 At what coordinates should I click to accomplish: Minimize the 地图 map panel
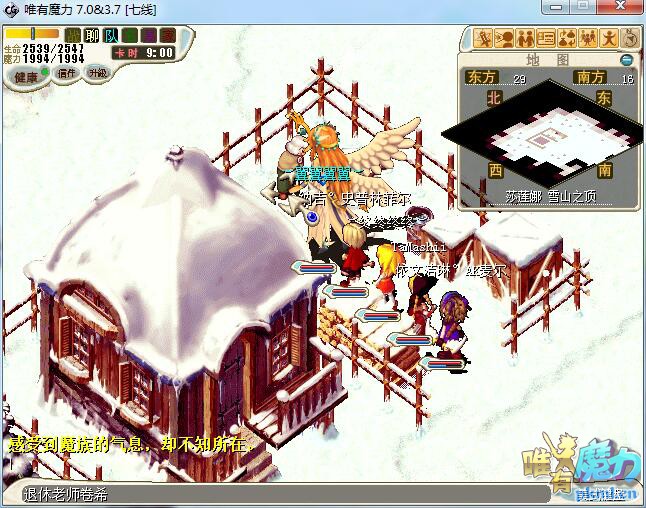[627, 60]
